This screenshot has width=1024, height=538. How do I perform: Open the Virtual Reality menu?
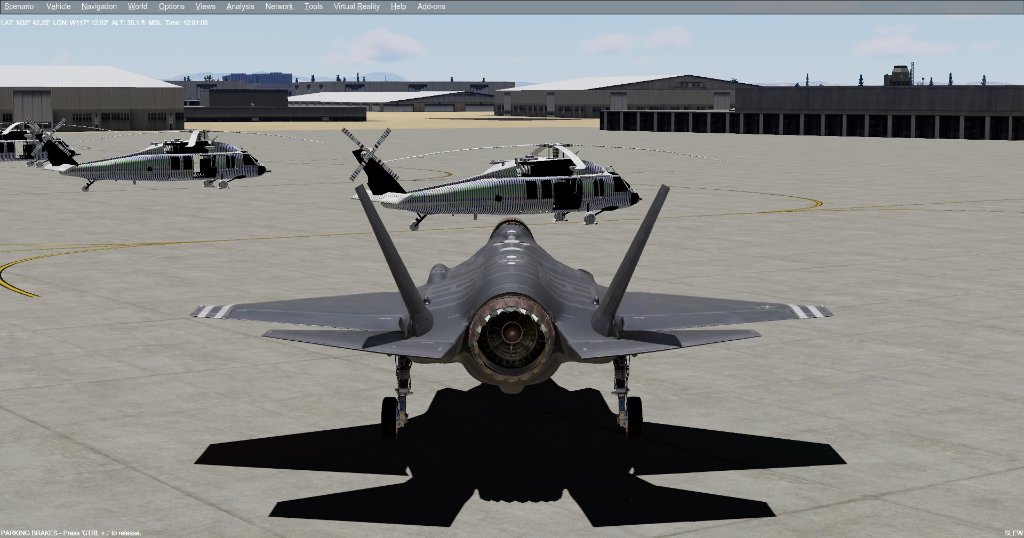click(356, 6)
